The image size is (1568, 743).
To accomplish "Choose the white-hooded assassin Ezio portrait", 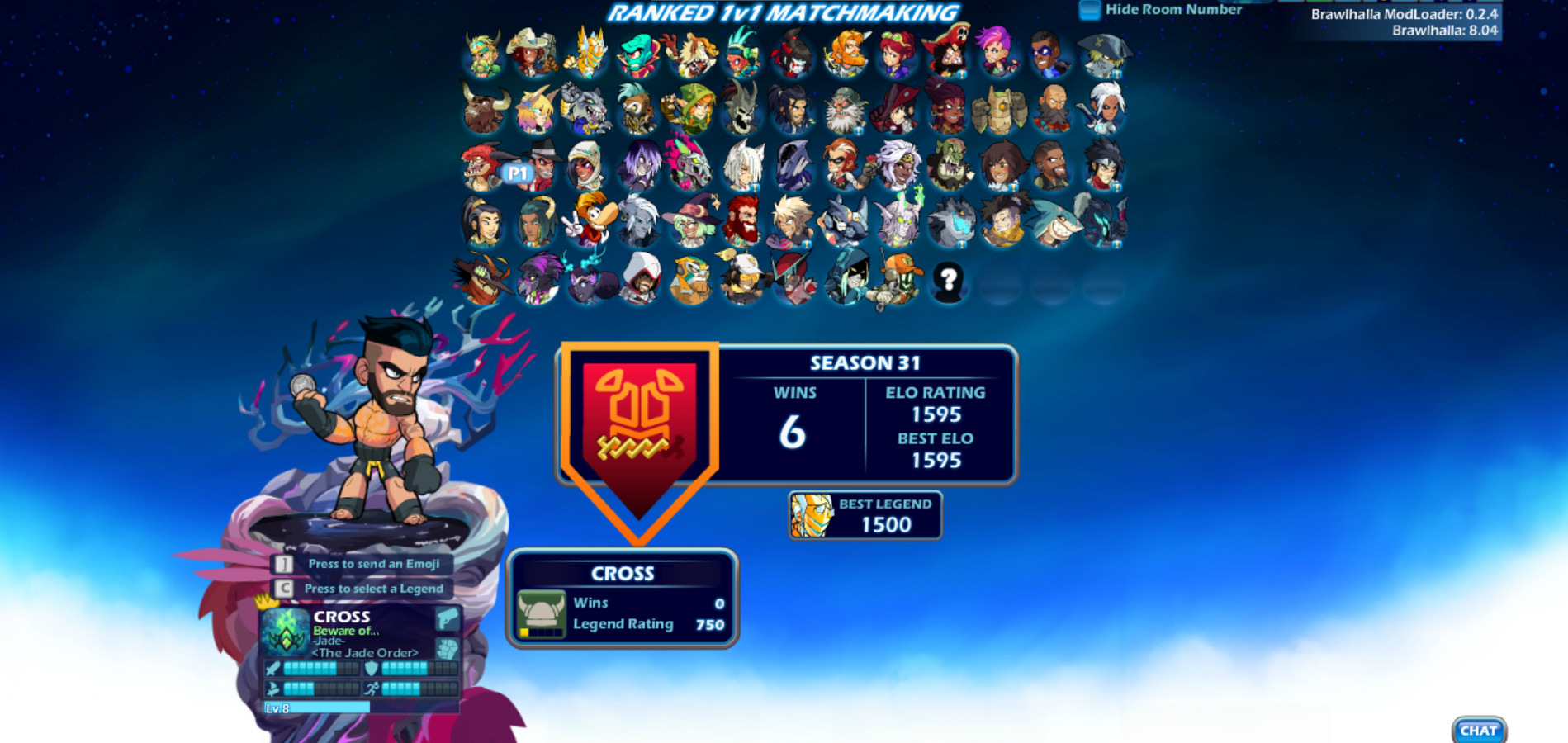I will (x=642, y=278).
